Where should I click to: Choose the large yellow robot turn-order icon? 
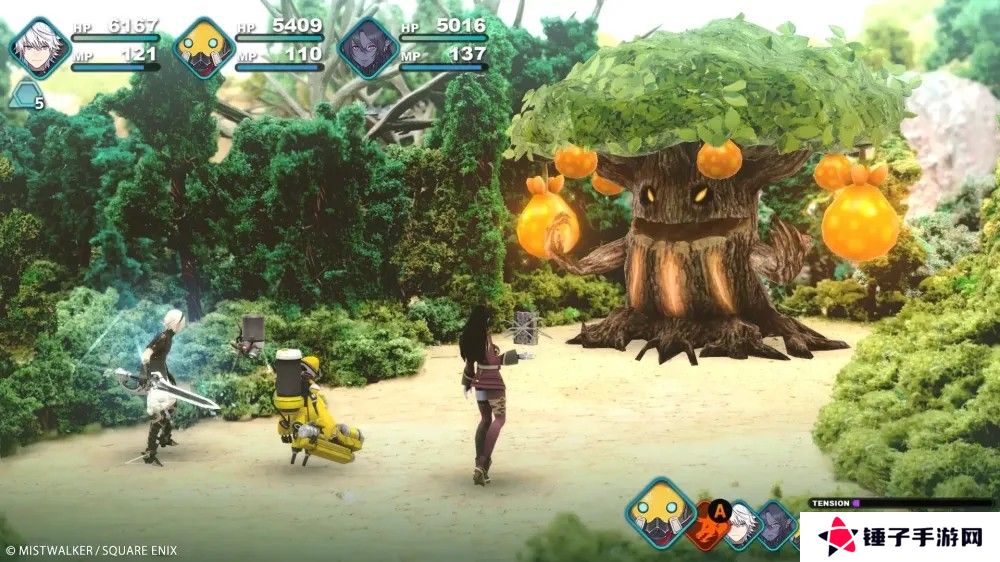tap(661, 512)
